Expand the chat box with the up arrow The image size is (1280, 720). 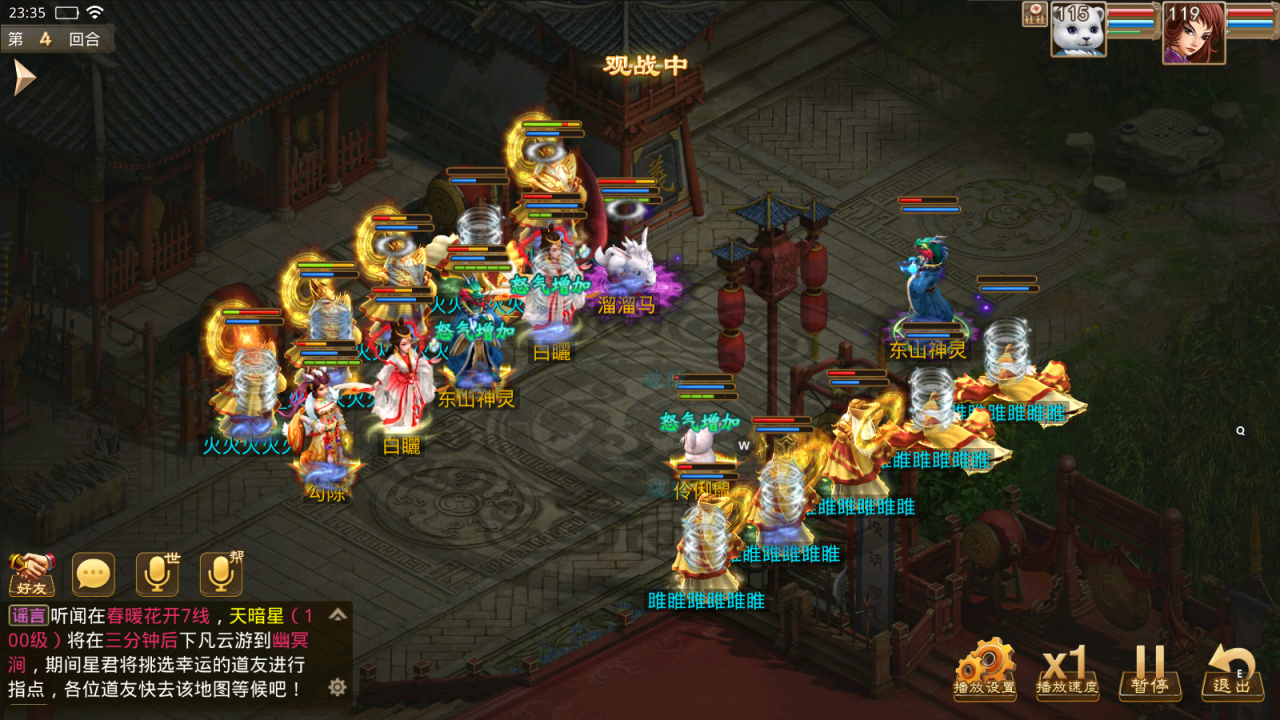click(338, 614)
